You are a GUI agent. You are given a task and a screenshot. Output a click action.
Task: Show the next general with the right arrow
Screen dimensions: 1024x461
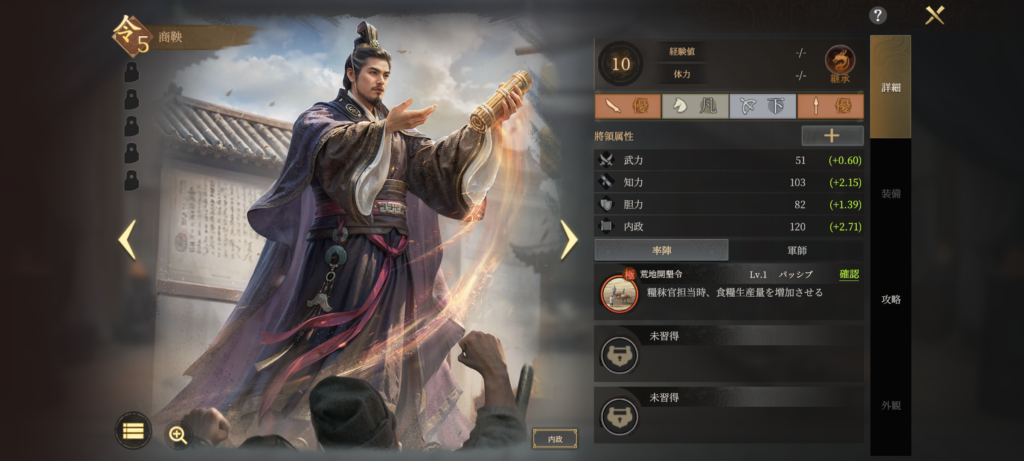(x=568, y=239)
